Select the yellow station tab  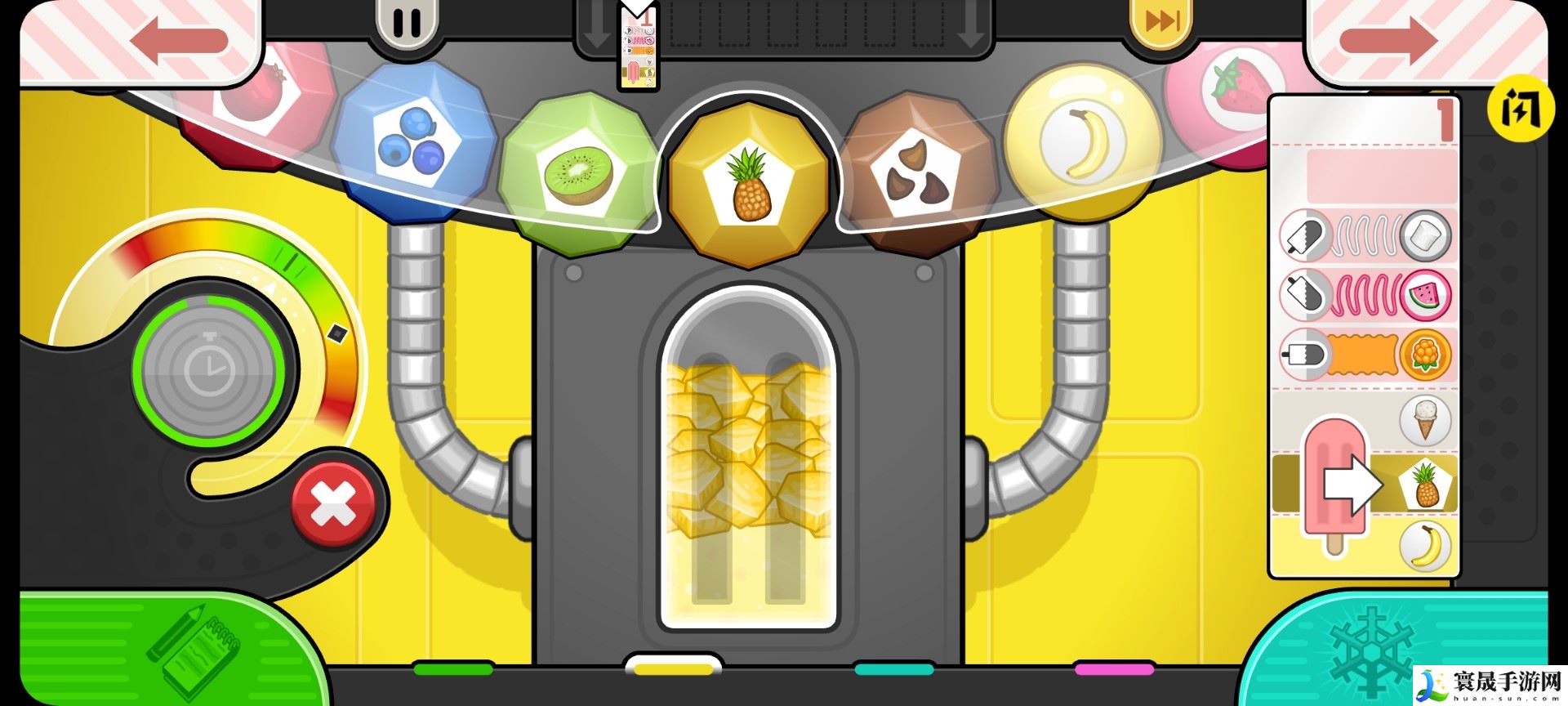[673, 668]
